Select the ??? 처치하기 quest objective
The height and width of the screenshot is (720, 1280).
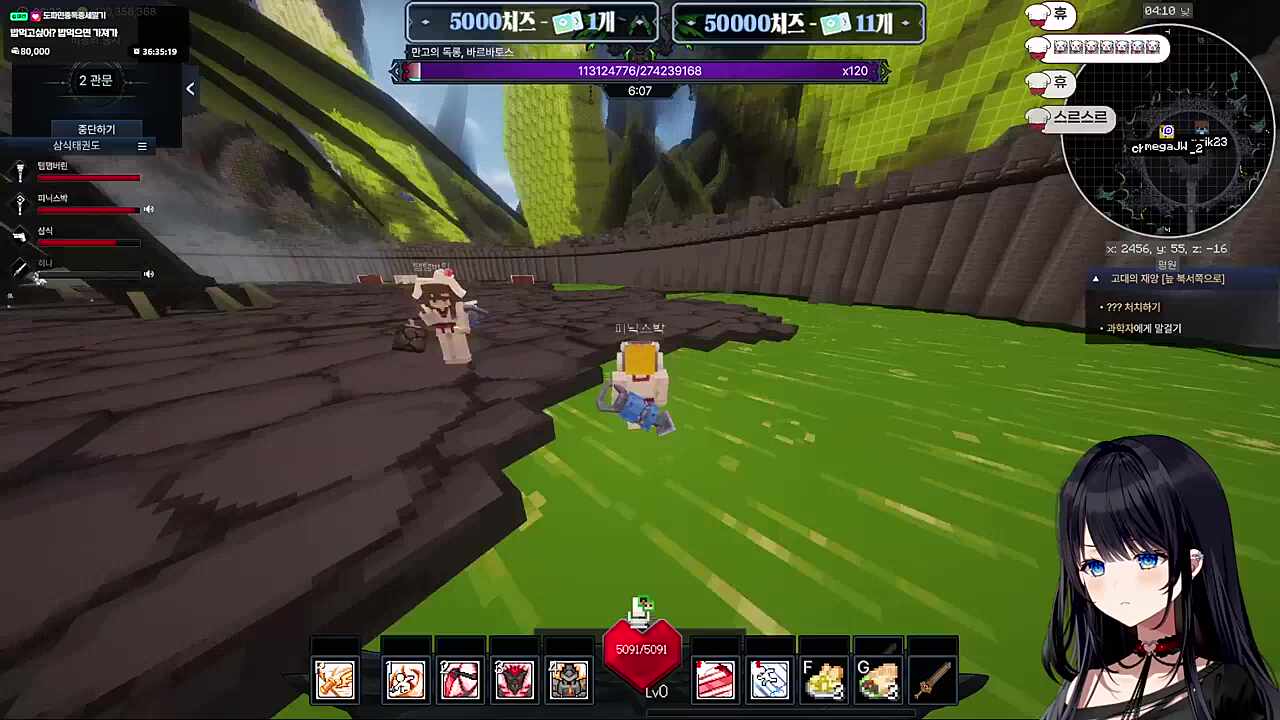[1133, 307]
